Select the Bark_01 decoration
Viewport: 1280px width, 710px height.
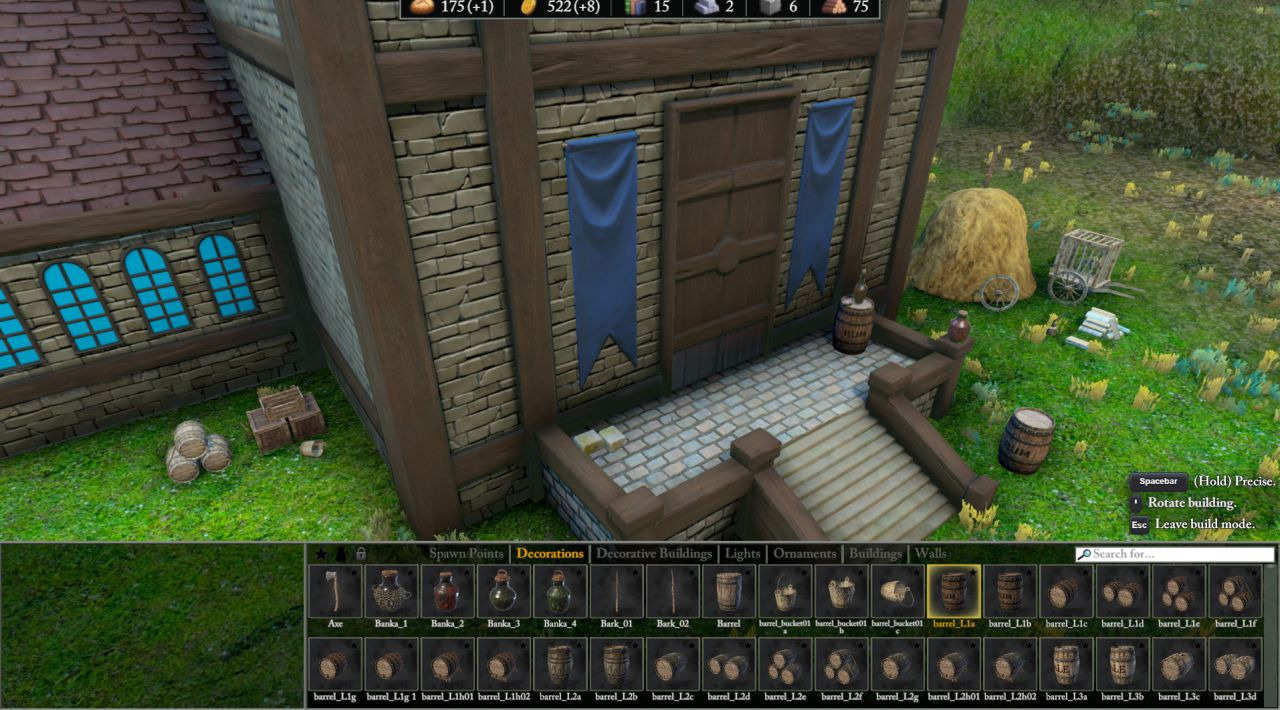[616, 591]
